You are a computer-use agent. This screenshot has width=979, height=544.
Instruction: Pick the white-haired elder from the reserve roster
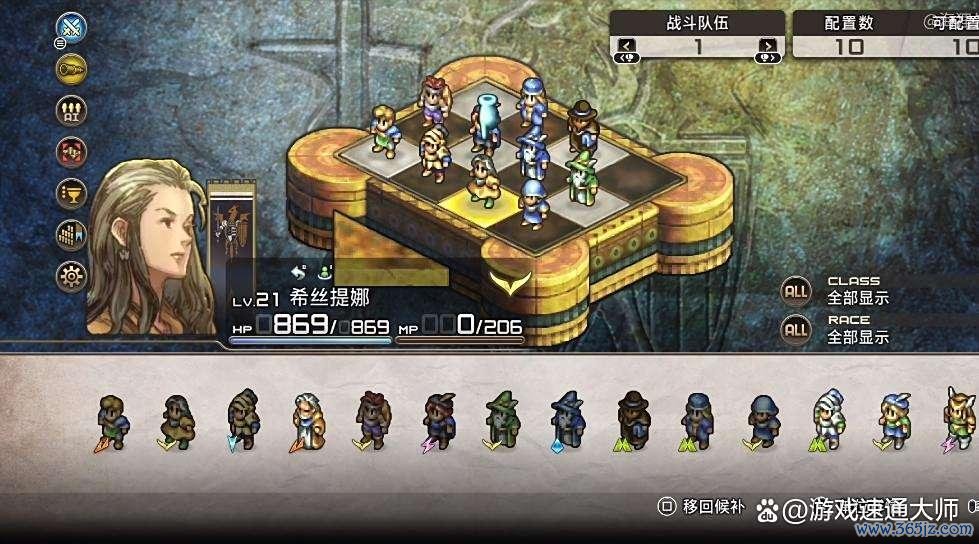(x=306, y=418)
